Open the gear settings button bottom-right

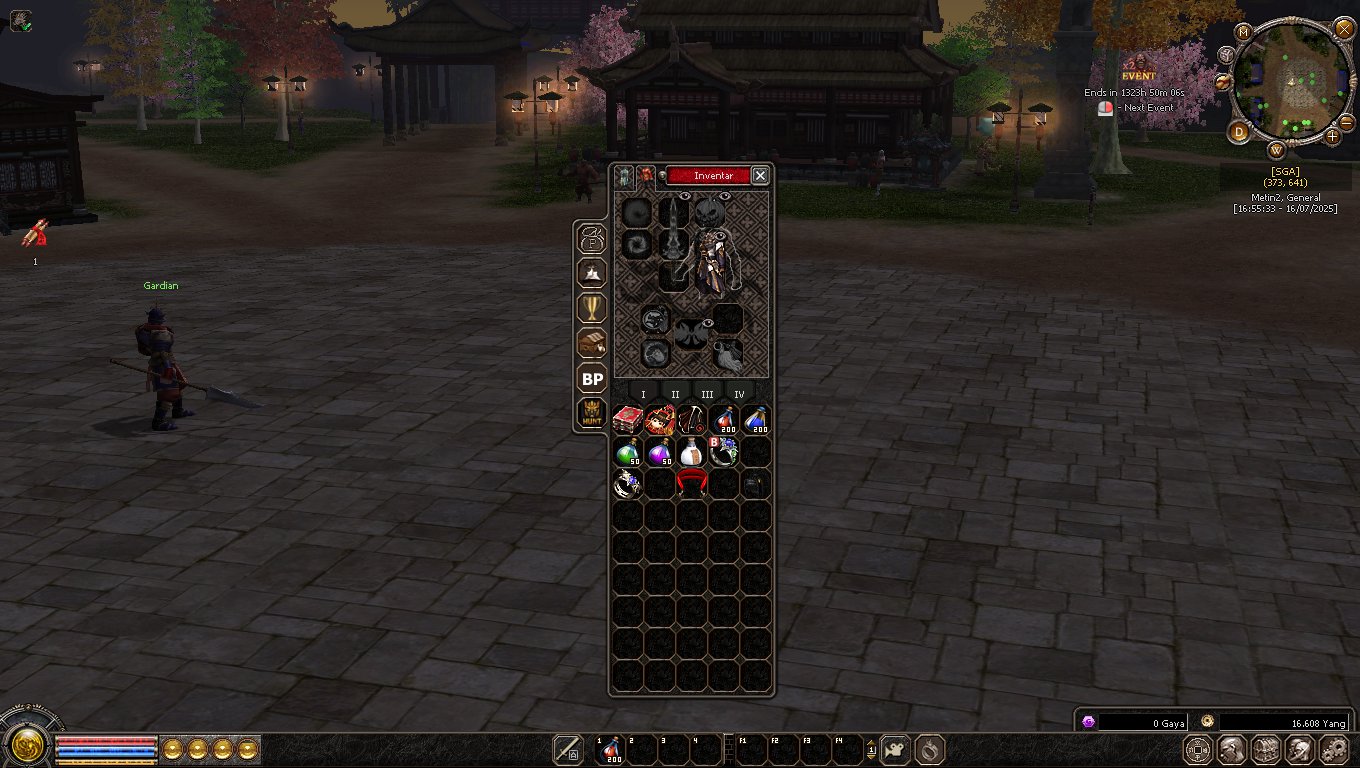[1334, 749]
